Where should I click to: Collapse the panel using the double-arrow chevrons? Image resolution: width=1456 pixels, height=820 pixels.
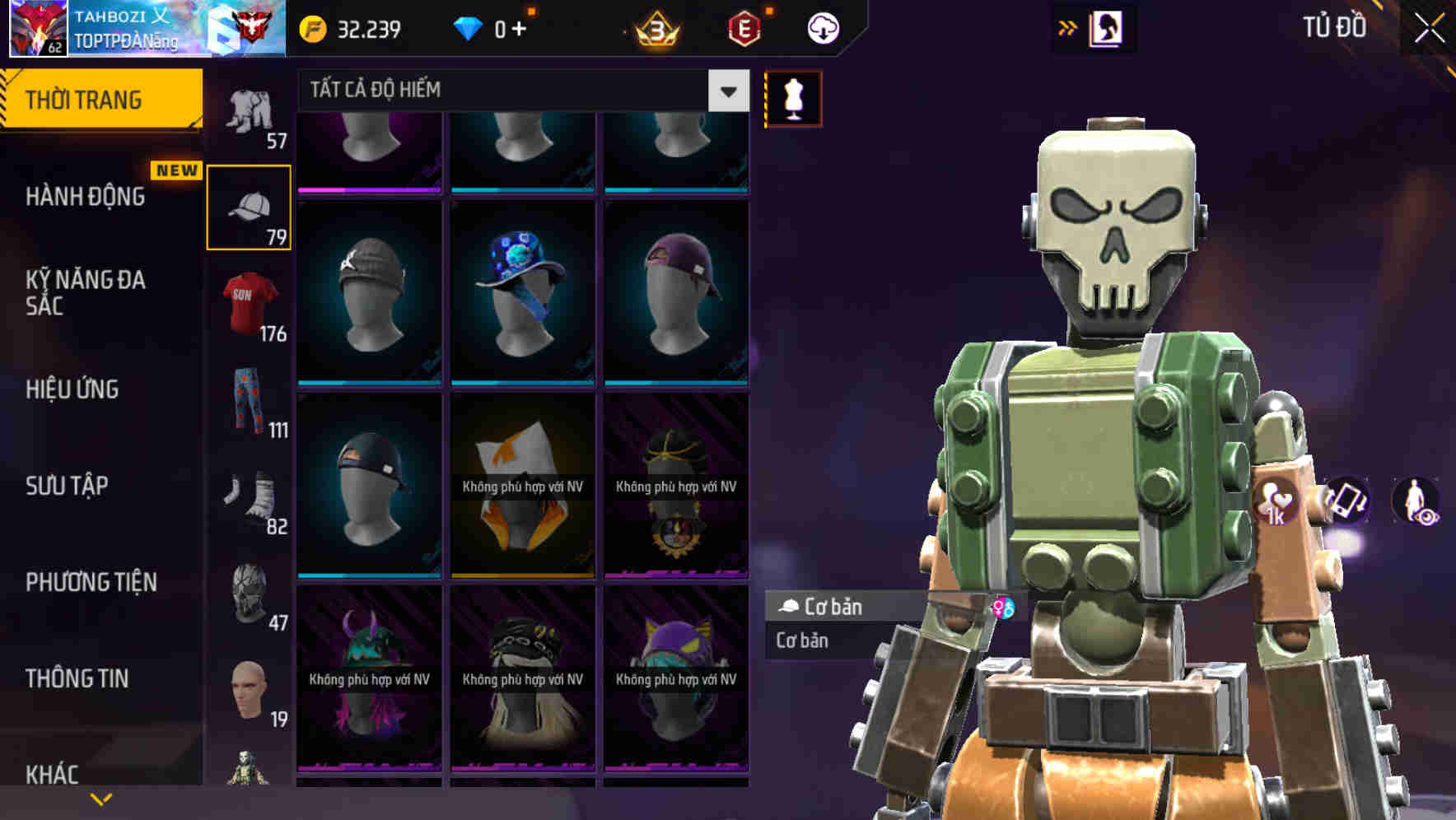[1068, 26]
